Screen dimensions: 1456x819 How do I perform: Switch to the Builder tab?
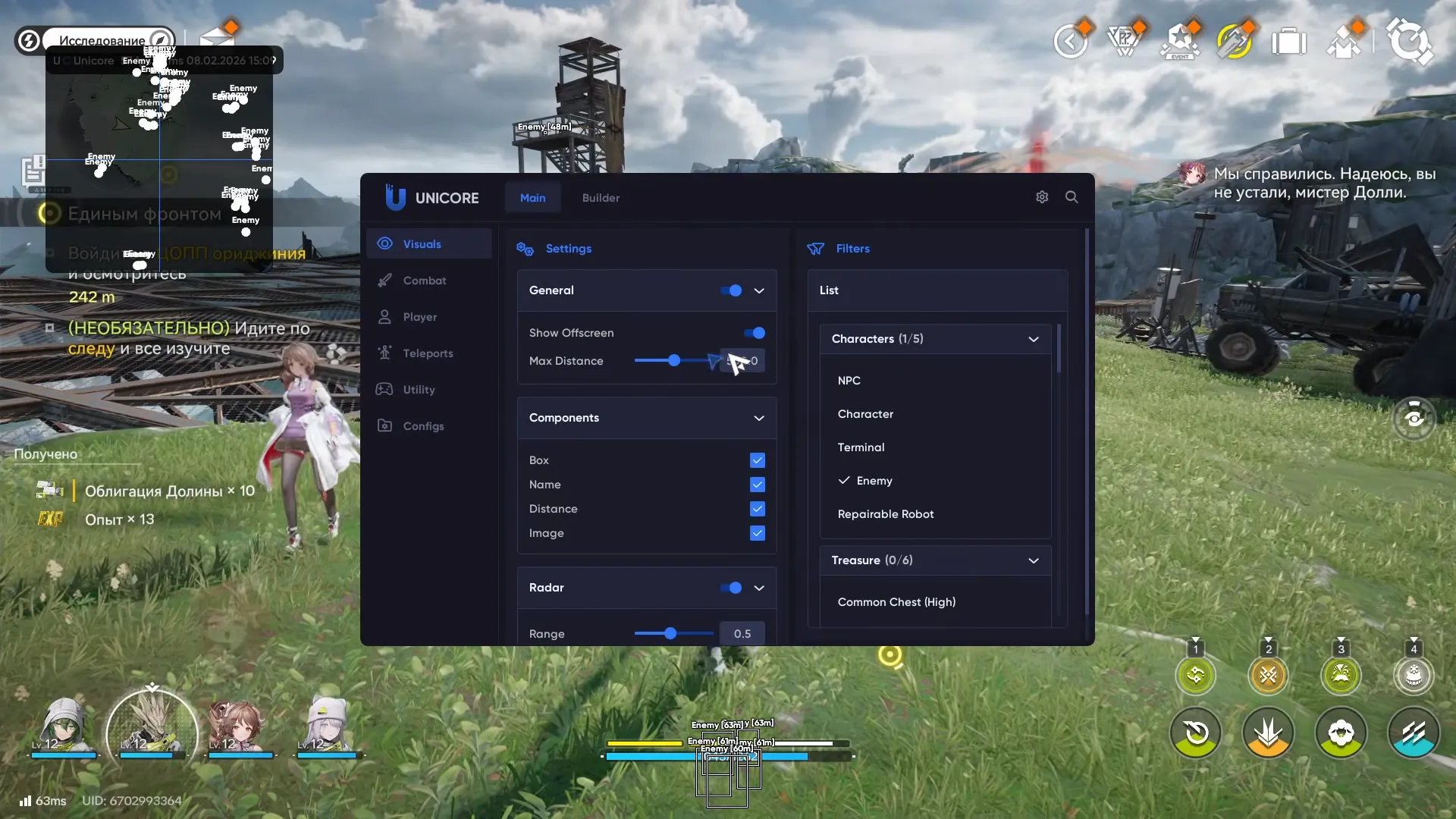point(600,197)
